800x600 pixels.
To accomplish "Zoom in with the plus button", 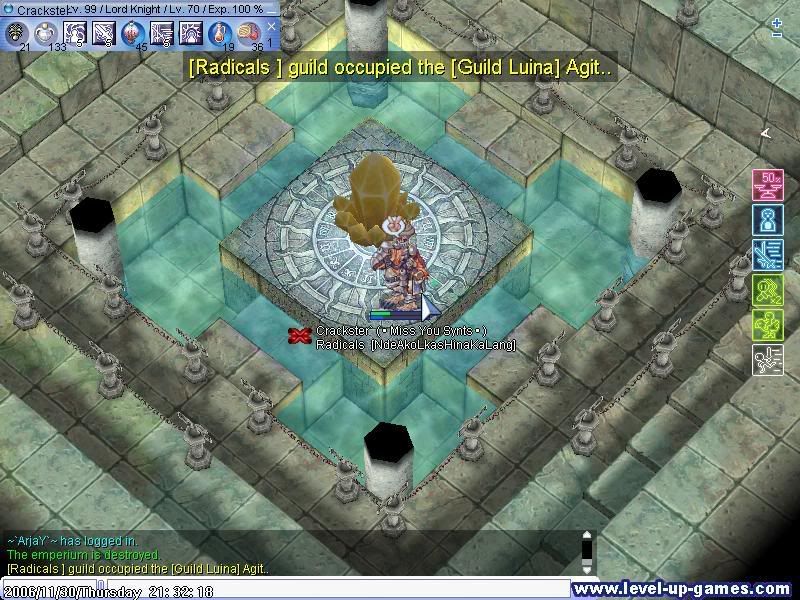I will [x=777, y=21].
